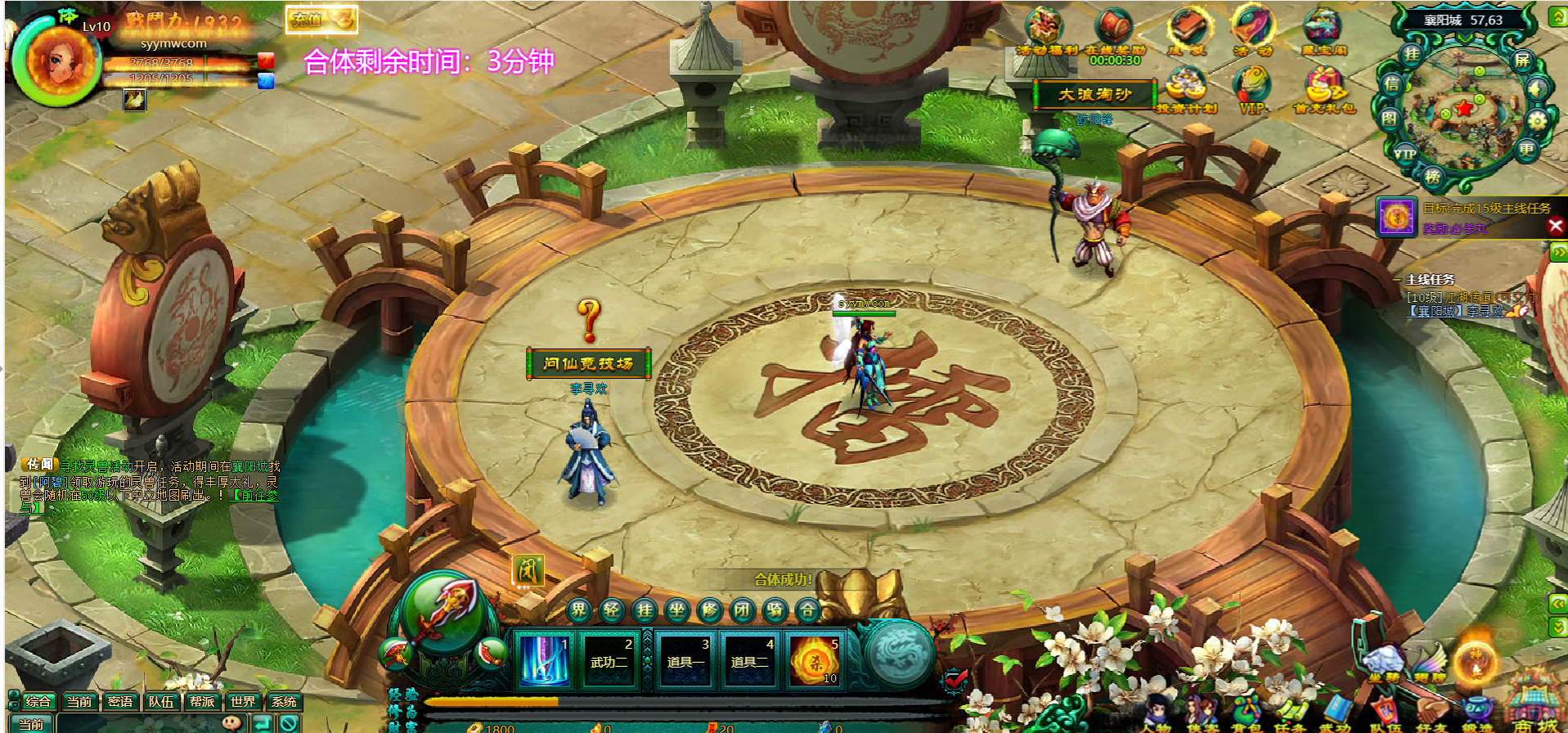This screenshot has height=733, width=1568.
Task: Select the 道具一 item slot
Action: pos(685,659)
